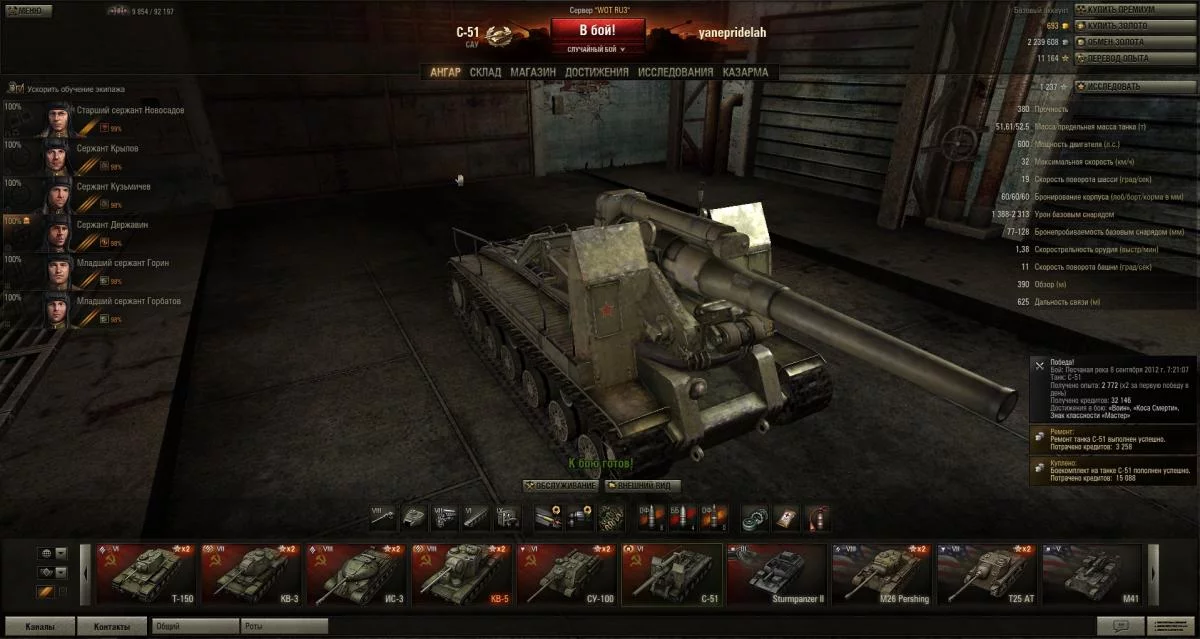Image resolution: width=1200 pixels, height=639 pixels.
Task: Show the Исследования tab
Action: (675, 72)
